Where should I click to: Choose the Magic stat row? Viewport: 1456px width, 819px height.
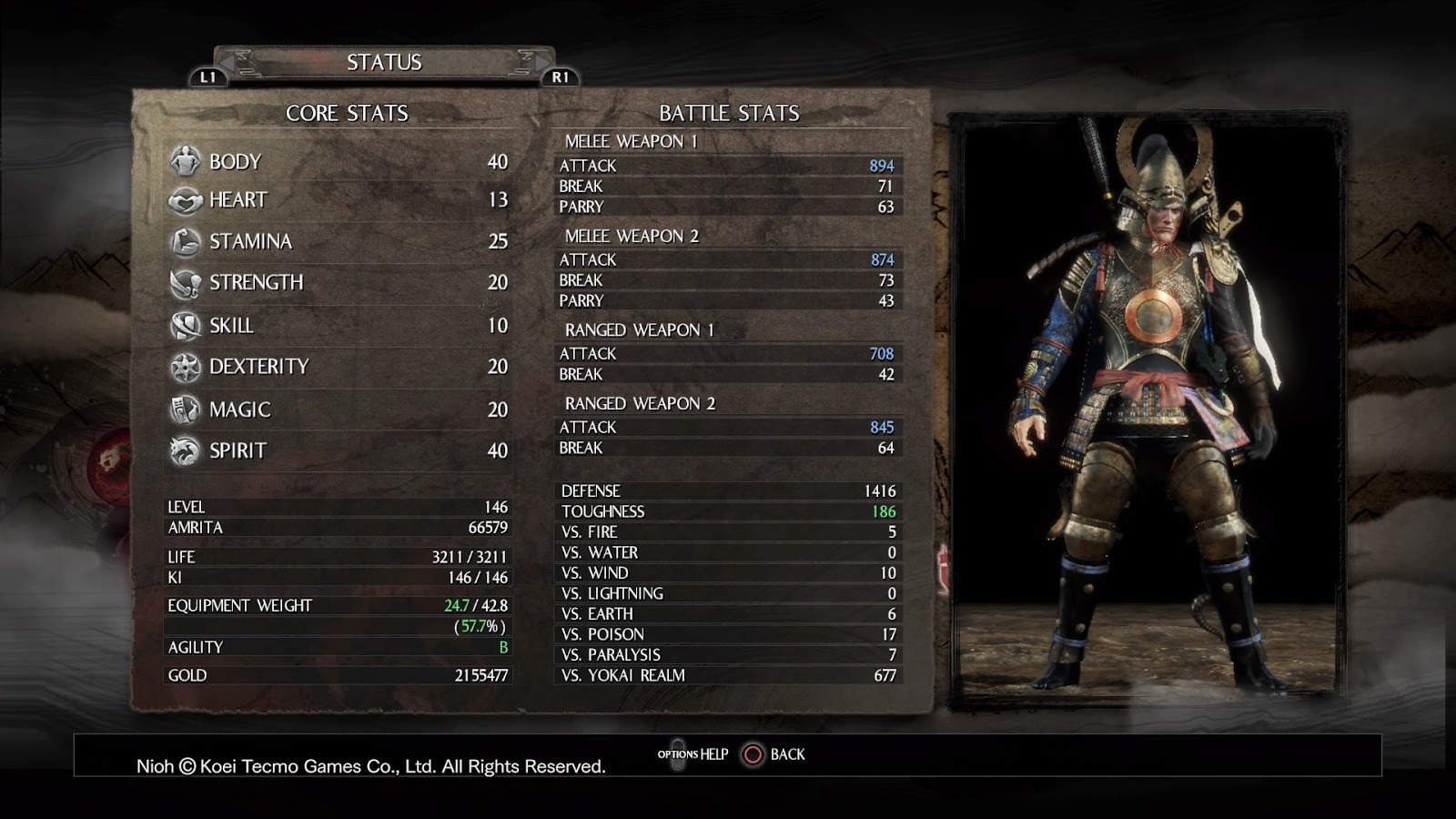point(338,409)
